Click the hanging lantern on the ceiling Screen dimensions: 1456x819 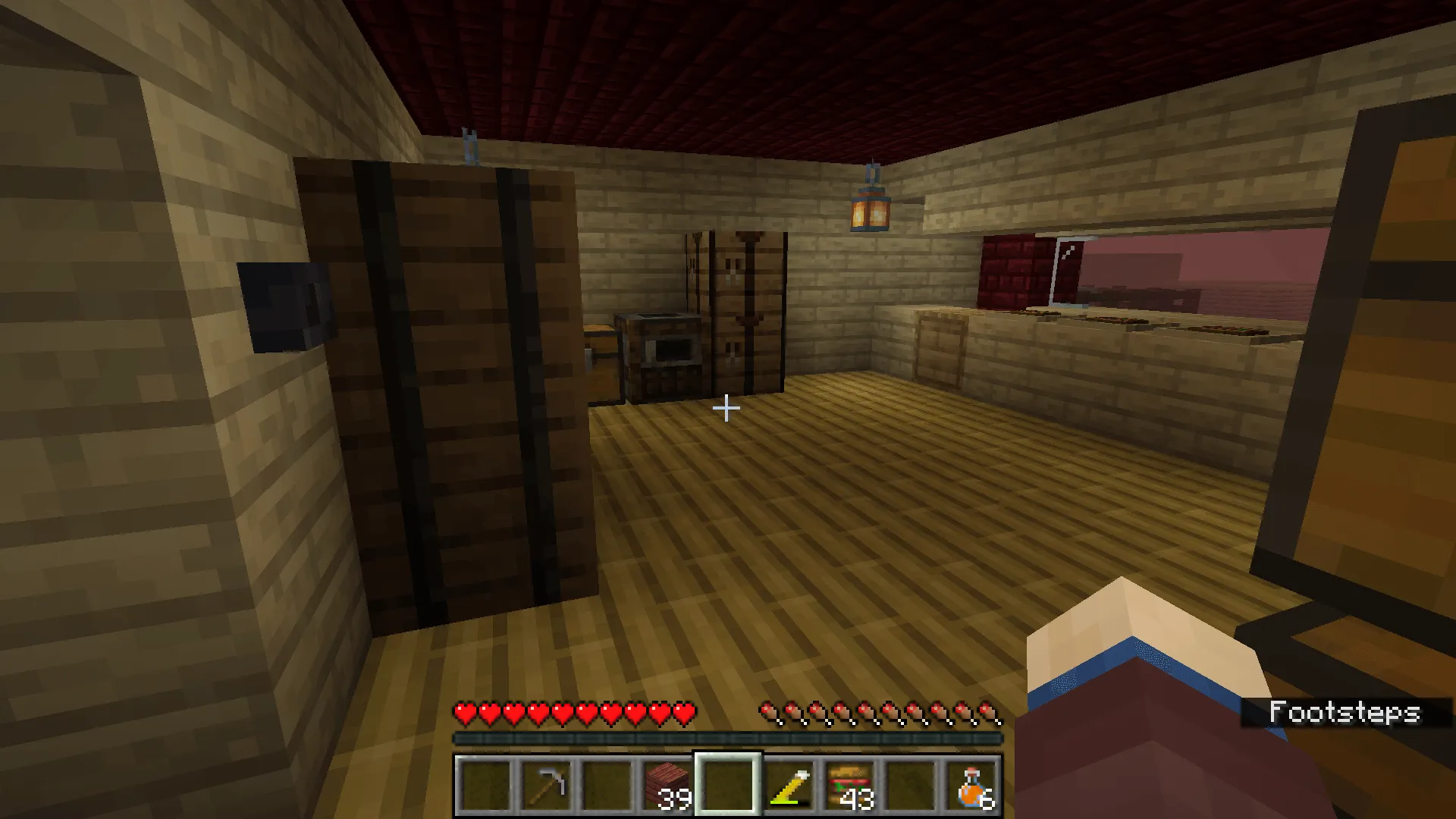pos(870,209)
